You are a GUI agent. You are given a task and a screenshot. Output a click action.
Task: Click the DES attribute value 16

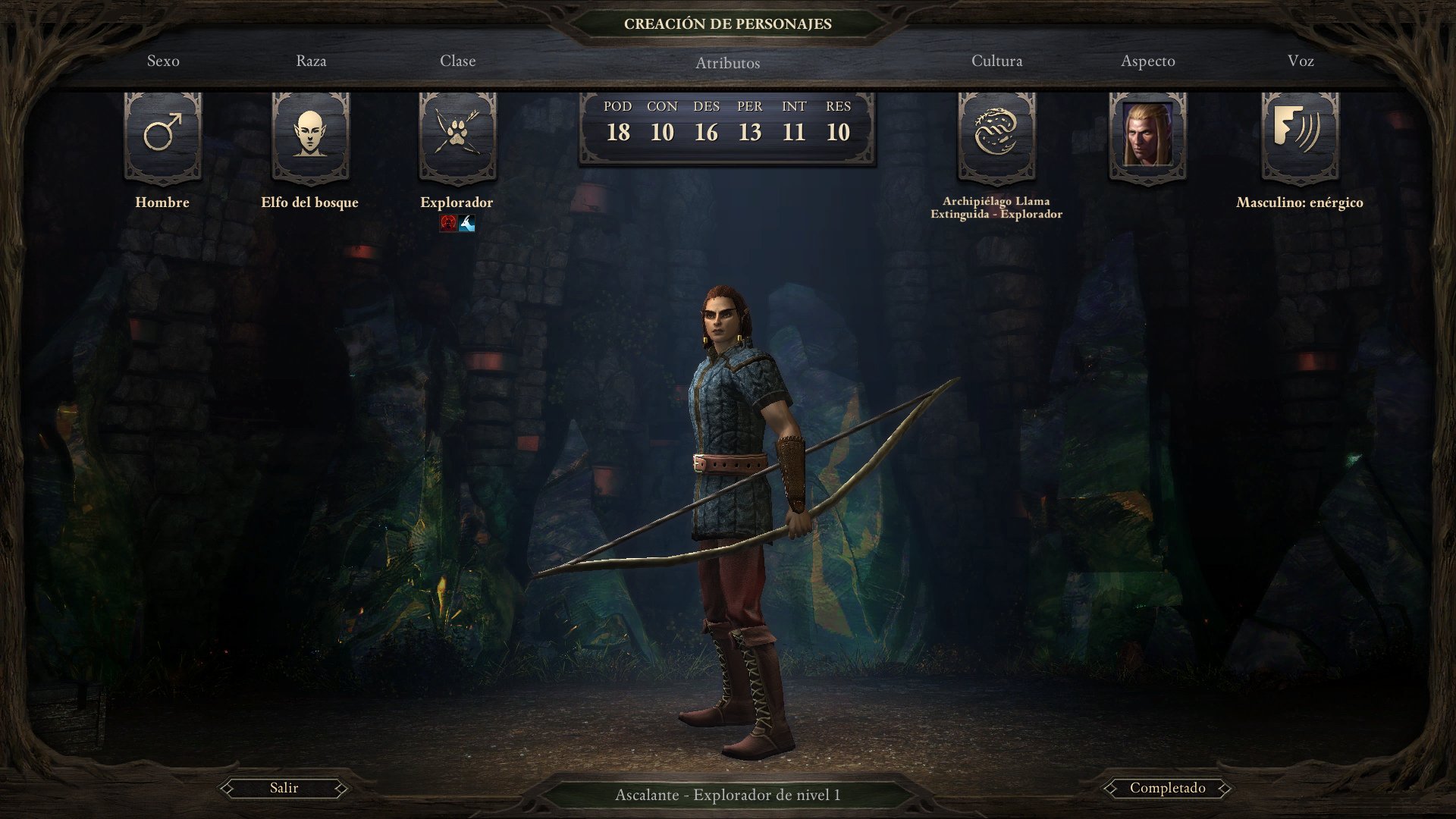[707, 132]
